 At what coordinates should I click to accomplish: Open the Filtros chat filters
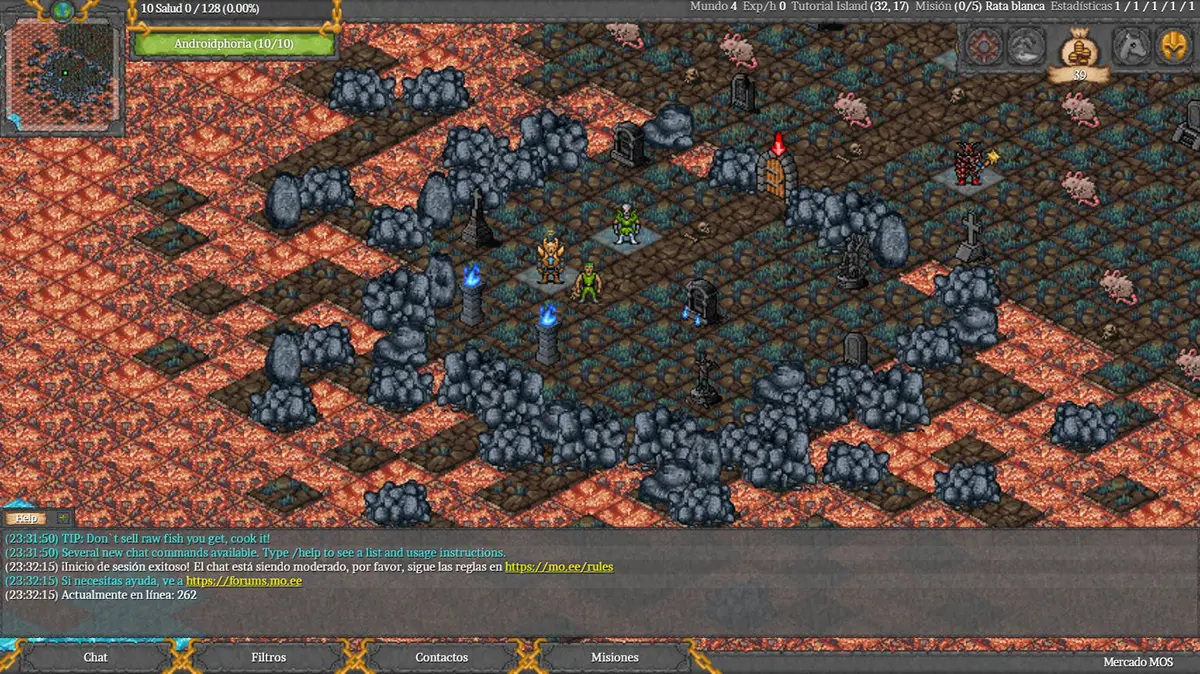click(x=268, y=657)
